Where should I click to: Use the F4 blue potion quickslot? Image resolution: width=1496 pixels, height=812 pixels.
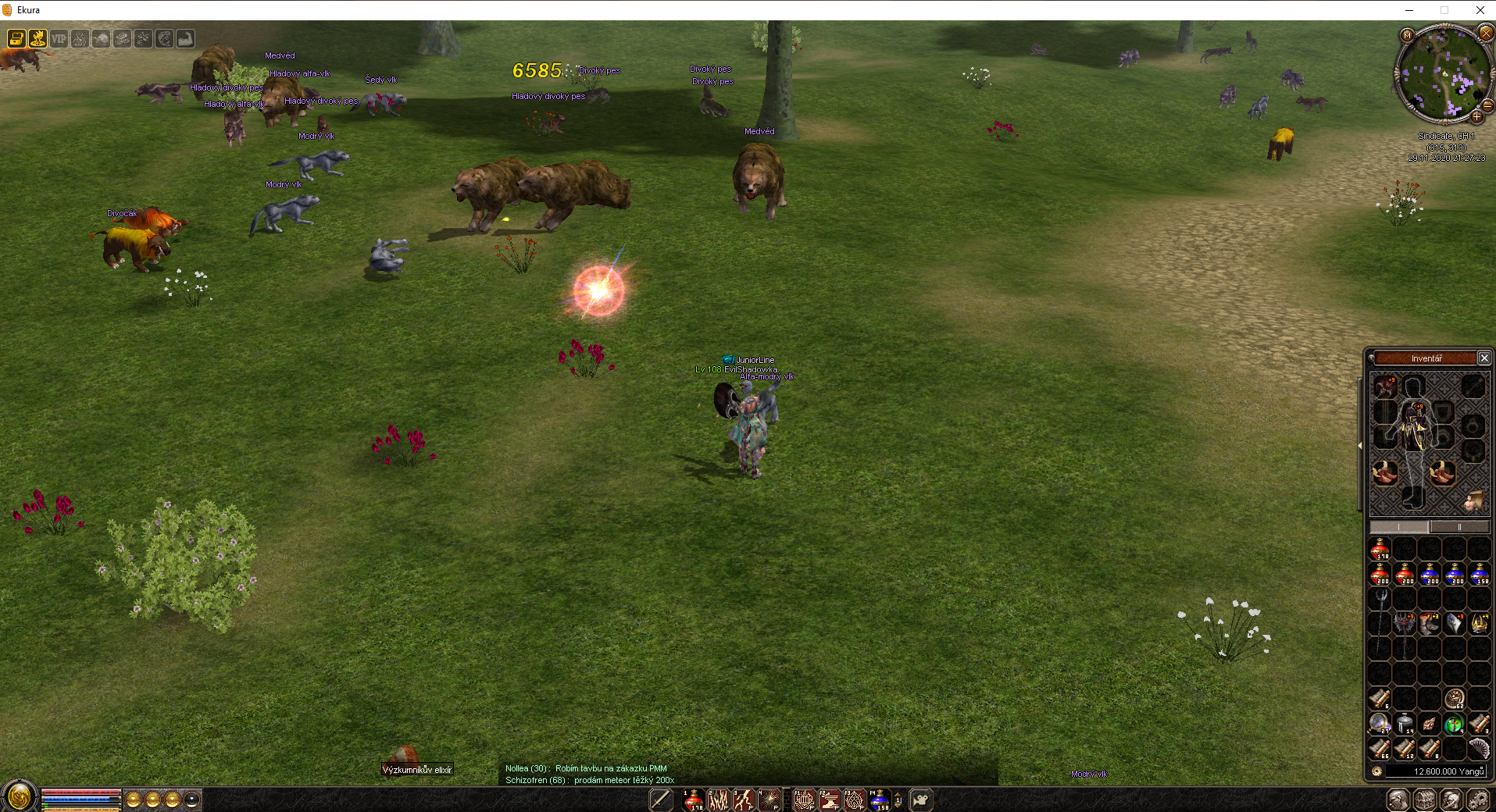click(879, 800)
